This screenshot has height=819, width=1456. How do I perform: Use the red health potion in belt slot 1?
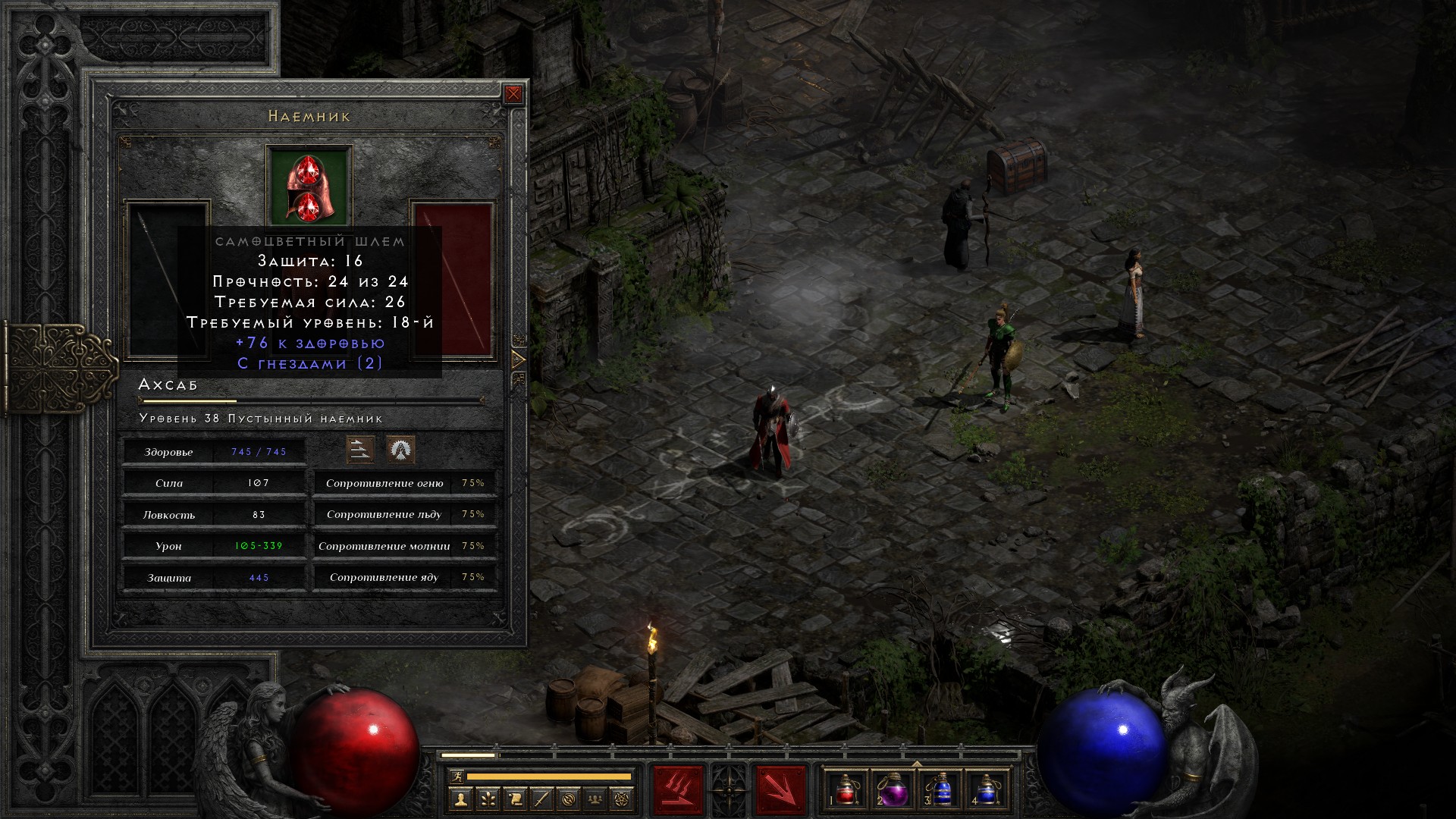846,789
